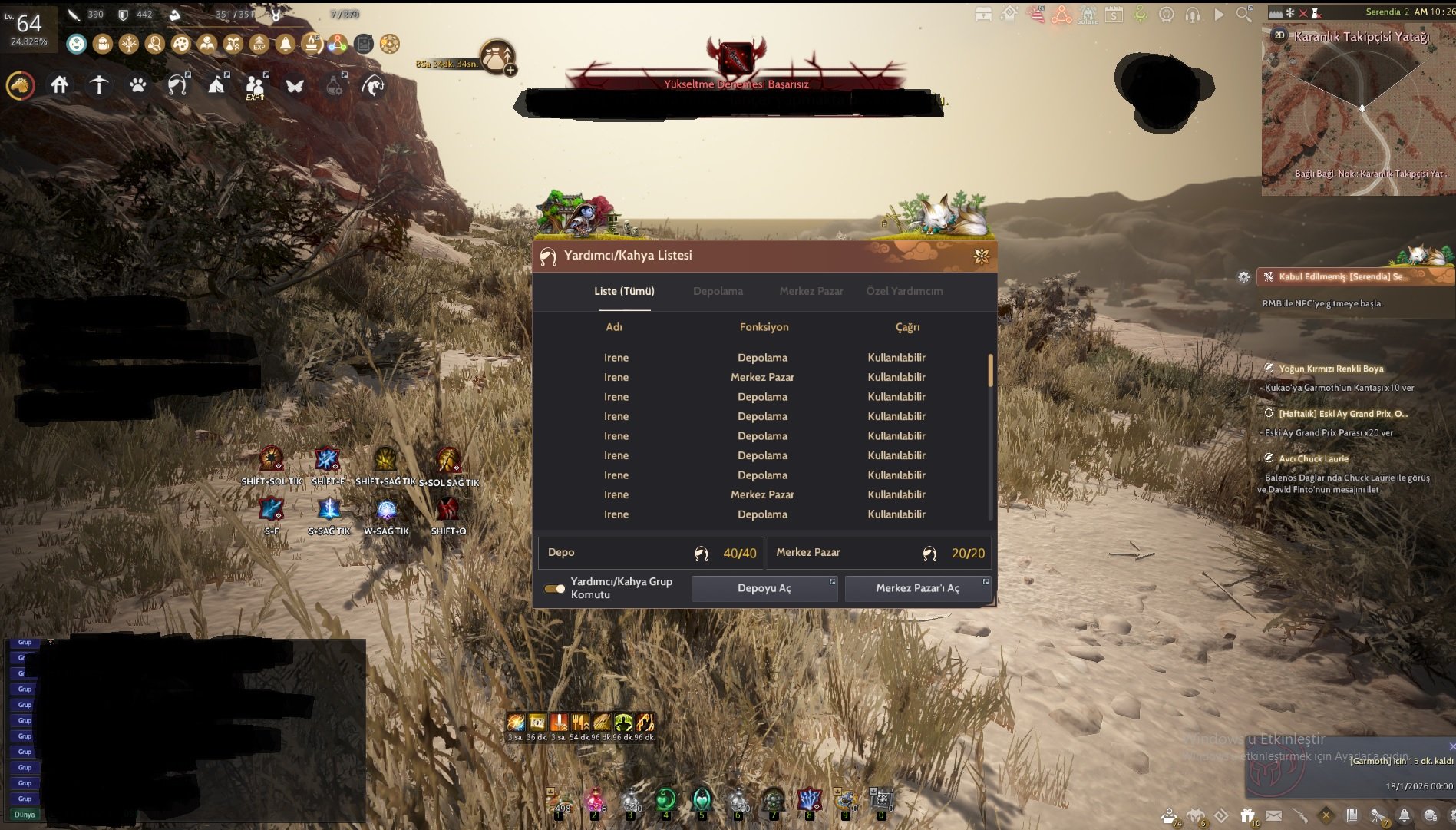Click the house residence icon
This screenshot has width=1456, height=830.
coord(60,85)
